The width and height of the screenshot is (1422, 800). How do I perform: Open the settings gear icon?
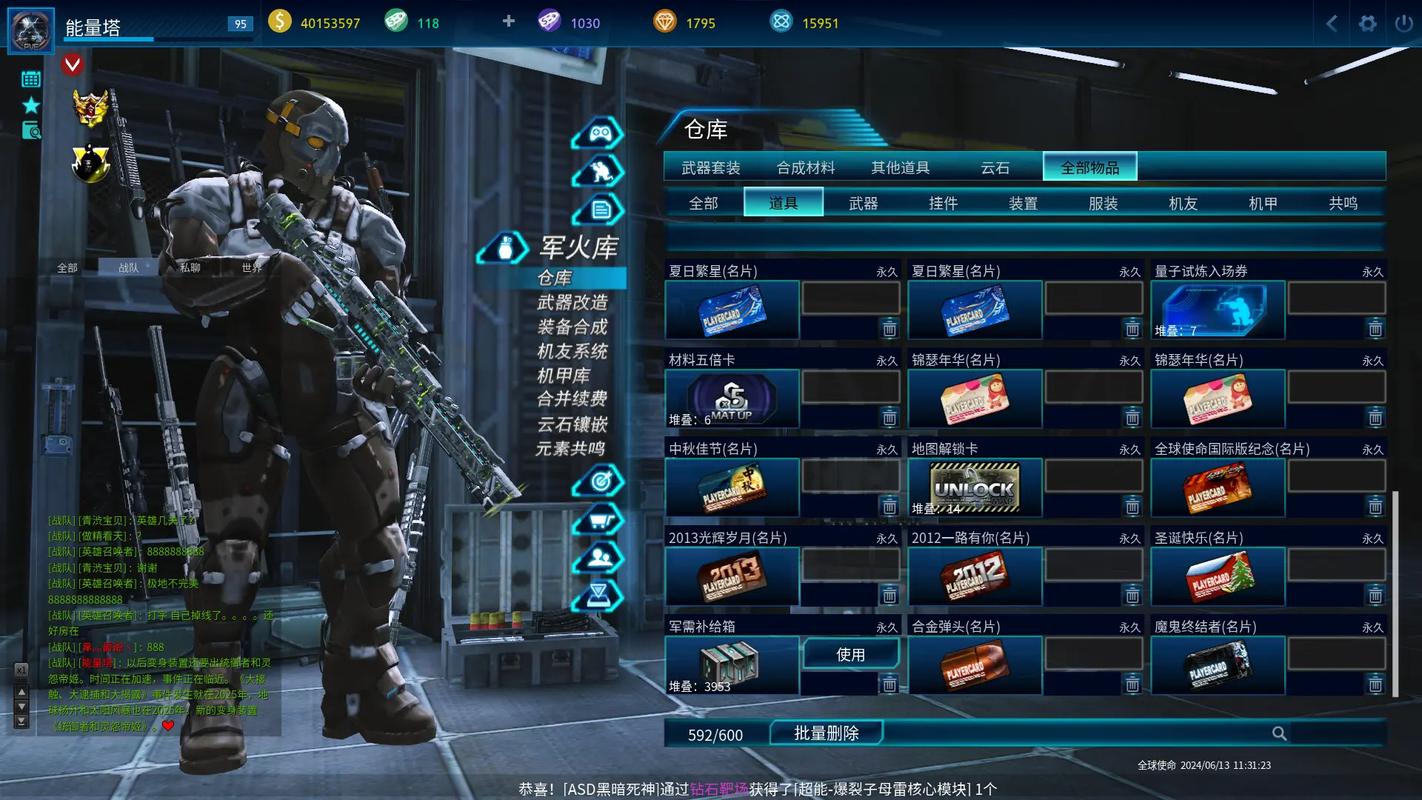coord(1367,23)
